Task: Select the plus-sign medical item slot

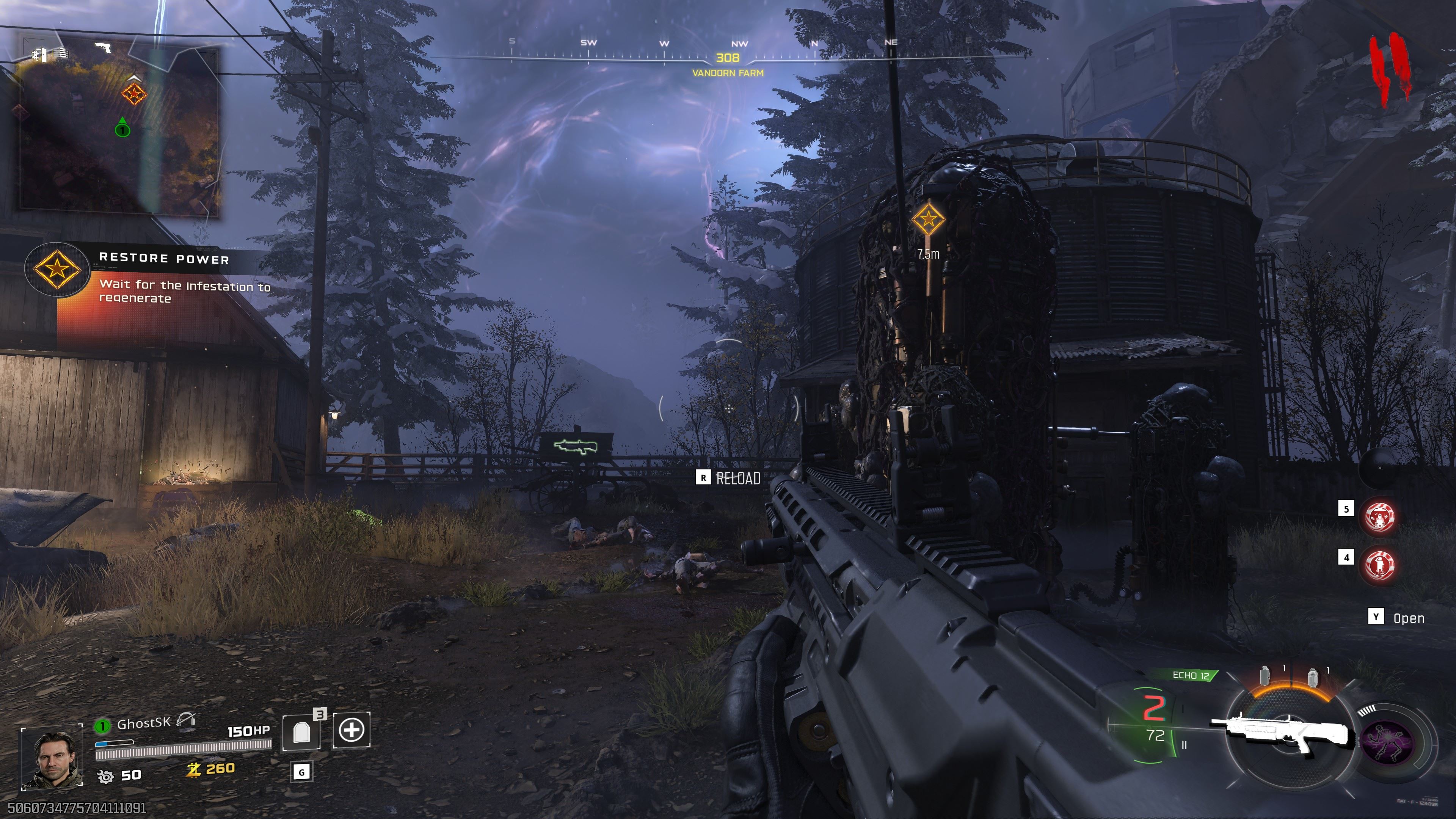Action: click(x=351, y=730)
